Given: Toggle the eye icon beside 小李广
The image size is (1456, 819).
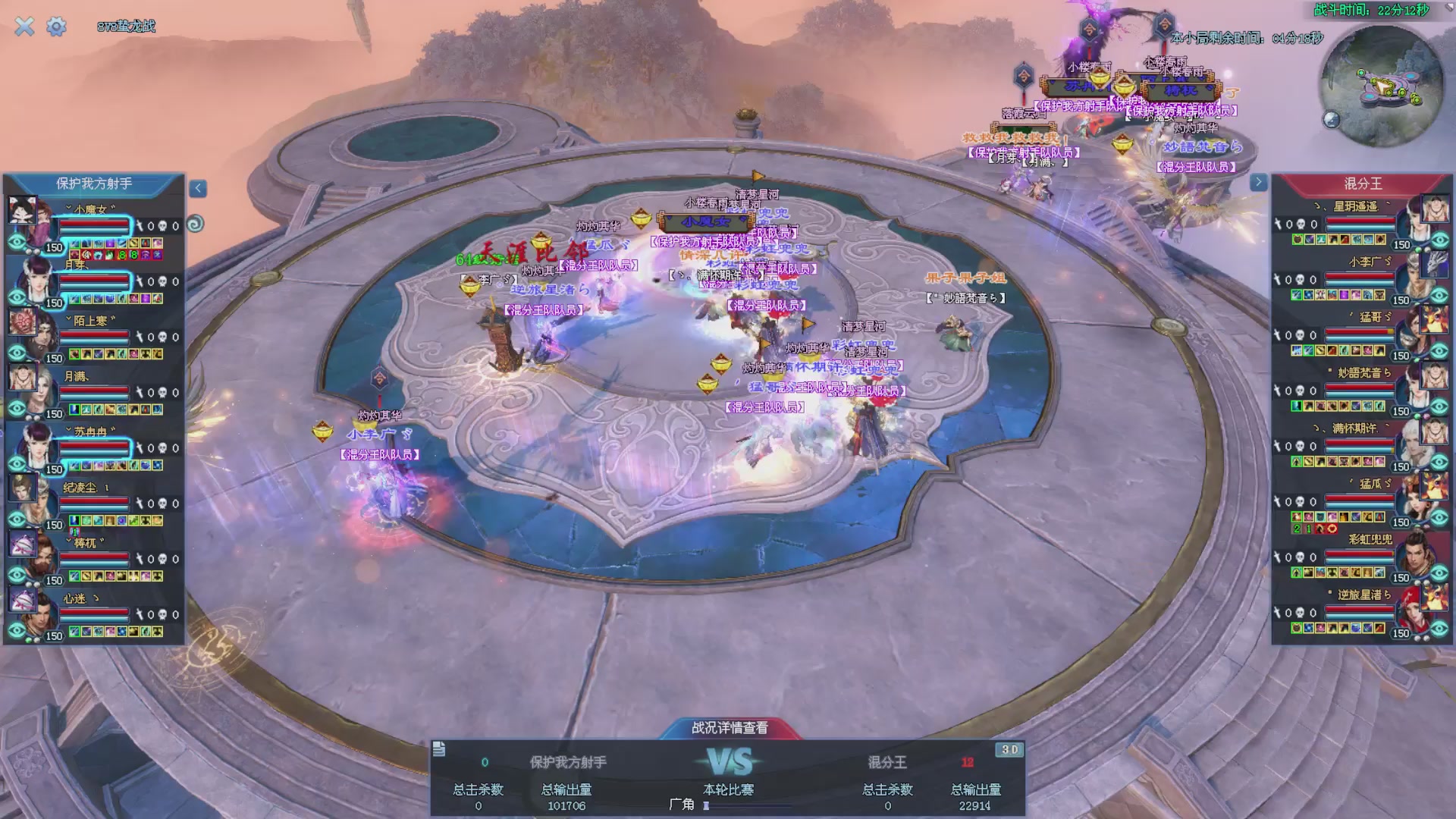Looking at the screenshot, I should 1440,296.
